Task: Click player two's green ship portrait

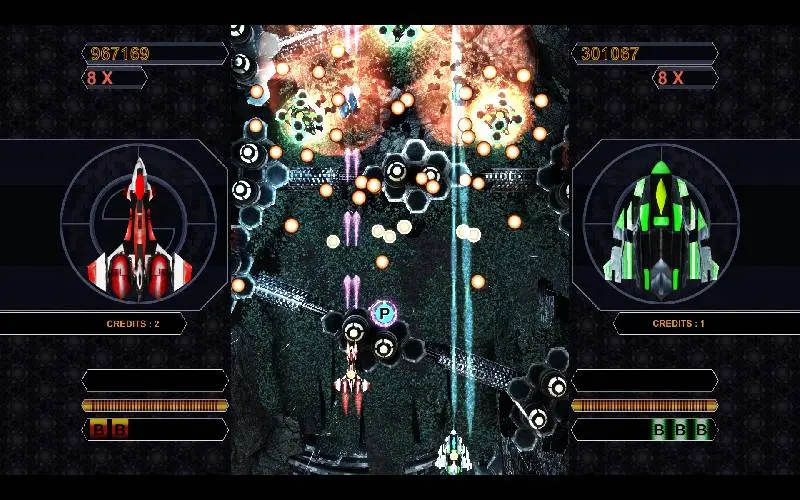Action: 660,226
